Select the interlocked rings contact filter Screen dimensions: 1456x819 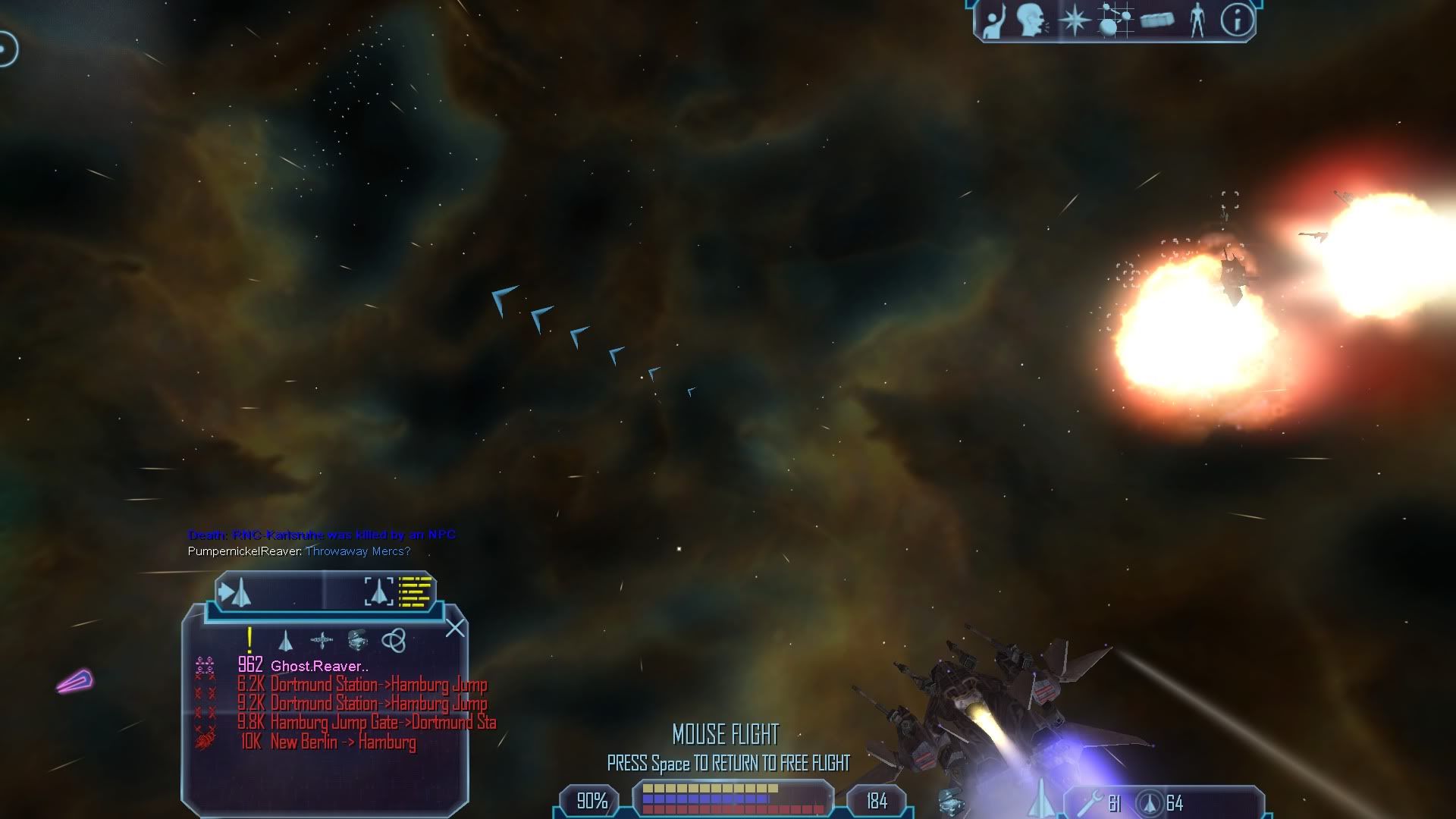coord(394,641)
